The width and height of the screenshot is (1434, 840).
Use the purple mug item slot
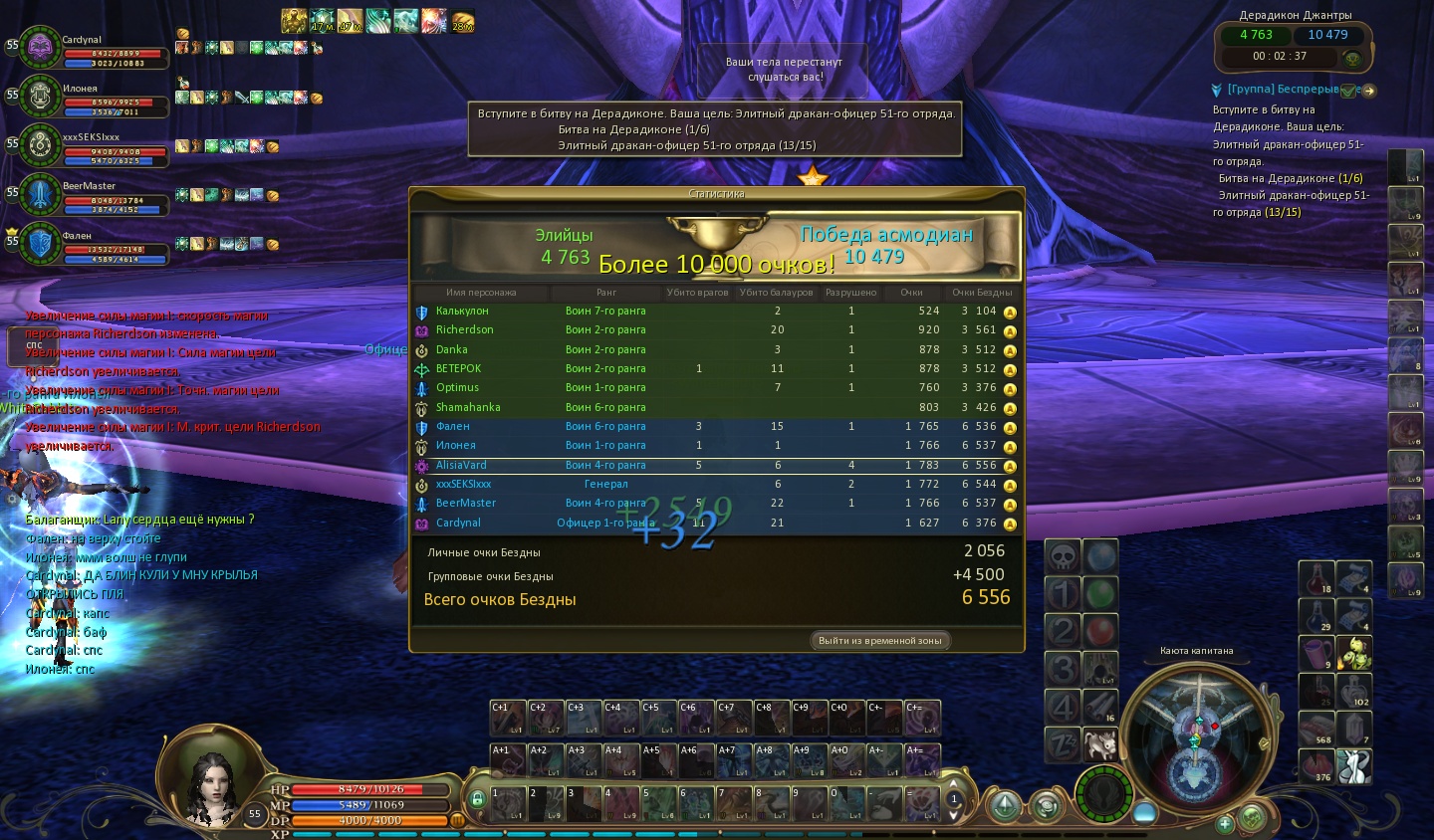1316,654
